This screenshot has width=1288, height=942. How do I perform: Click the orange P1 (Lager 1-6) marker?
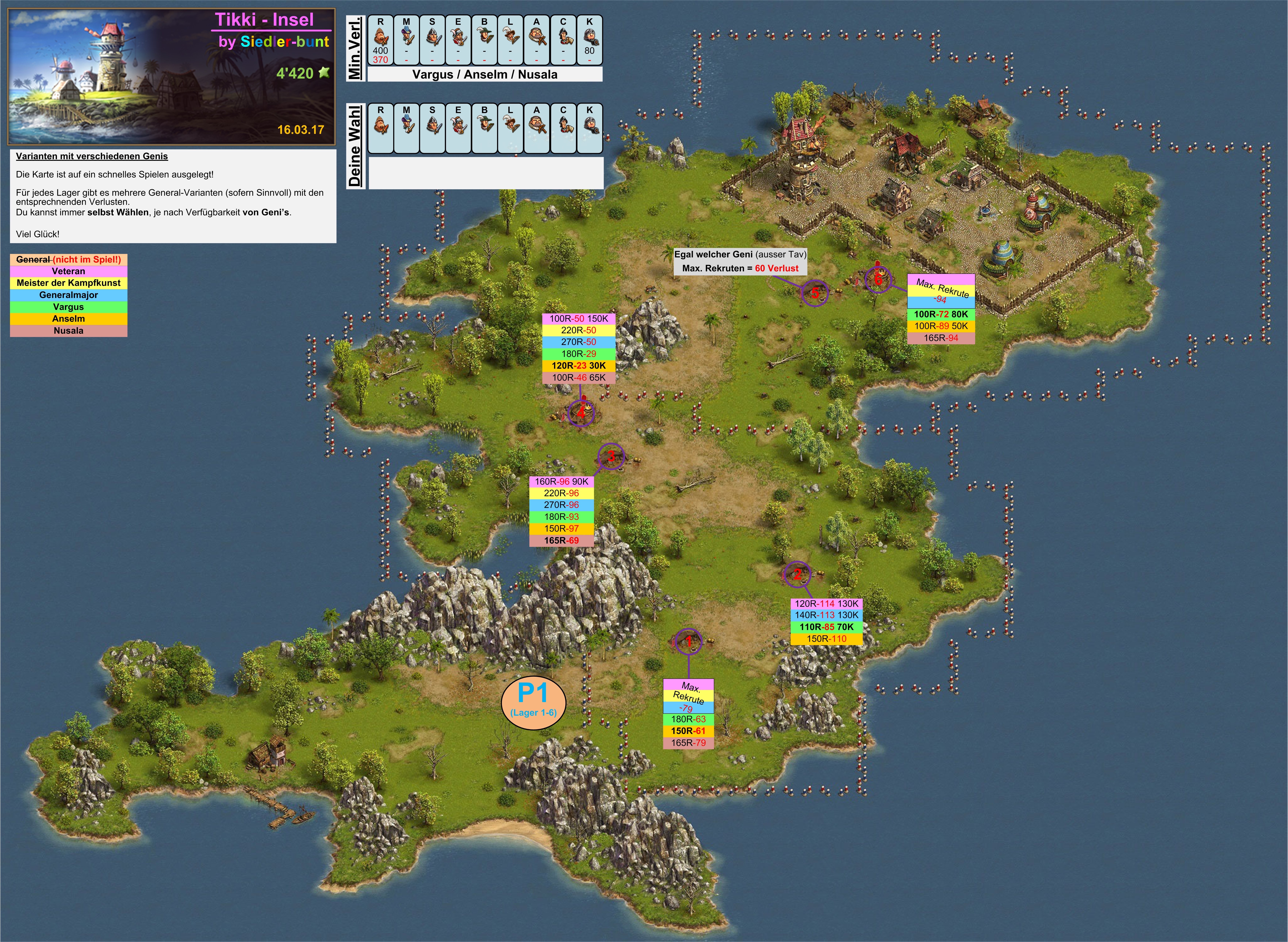(533, 704)
